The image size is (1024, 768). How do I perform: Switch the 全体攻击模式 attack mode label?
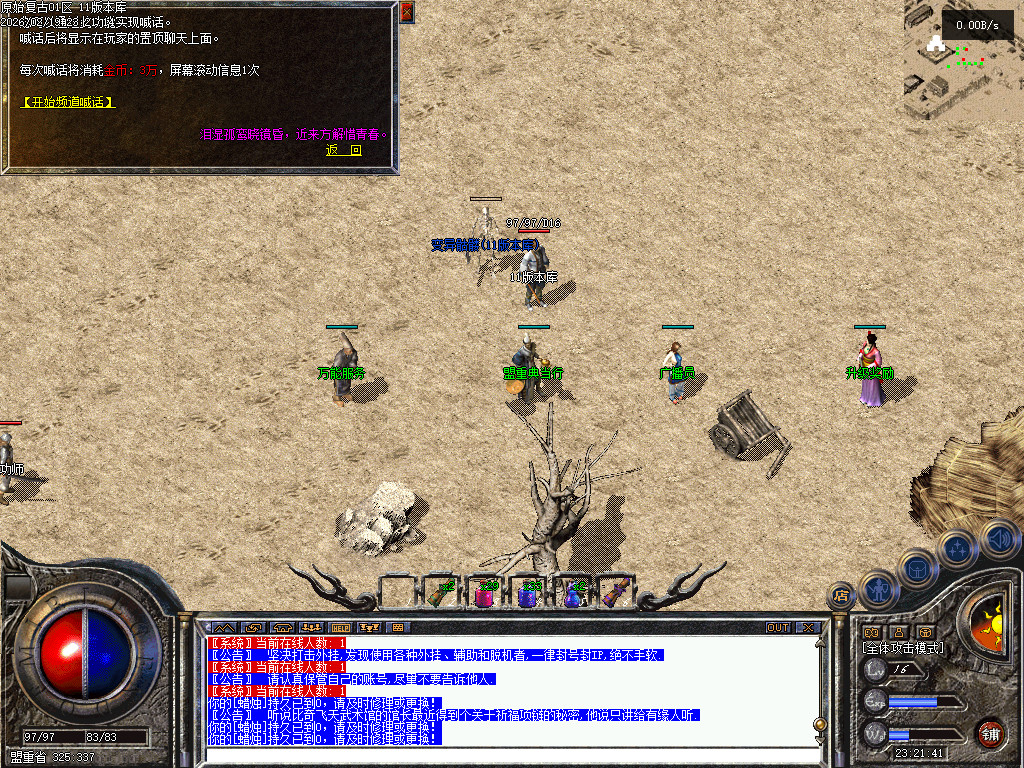click(x=902, y=648)
